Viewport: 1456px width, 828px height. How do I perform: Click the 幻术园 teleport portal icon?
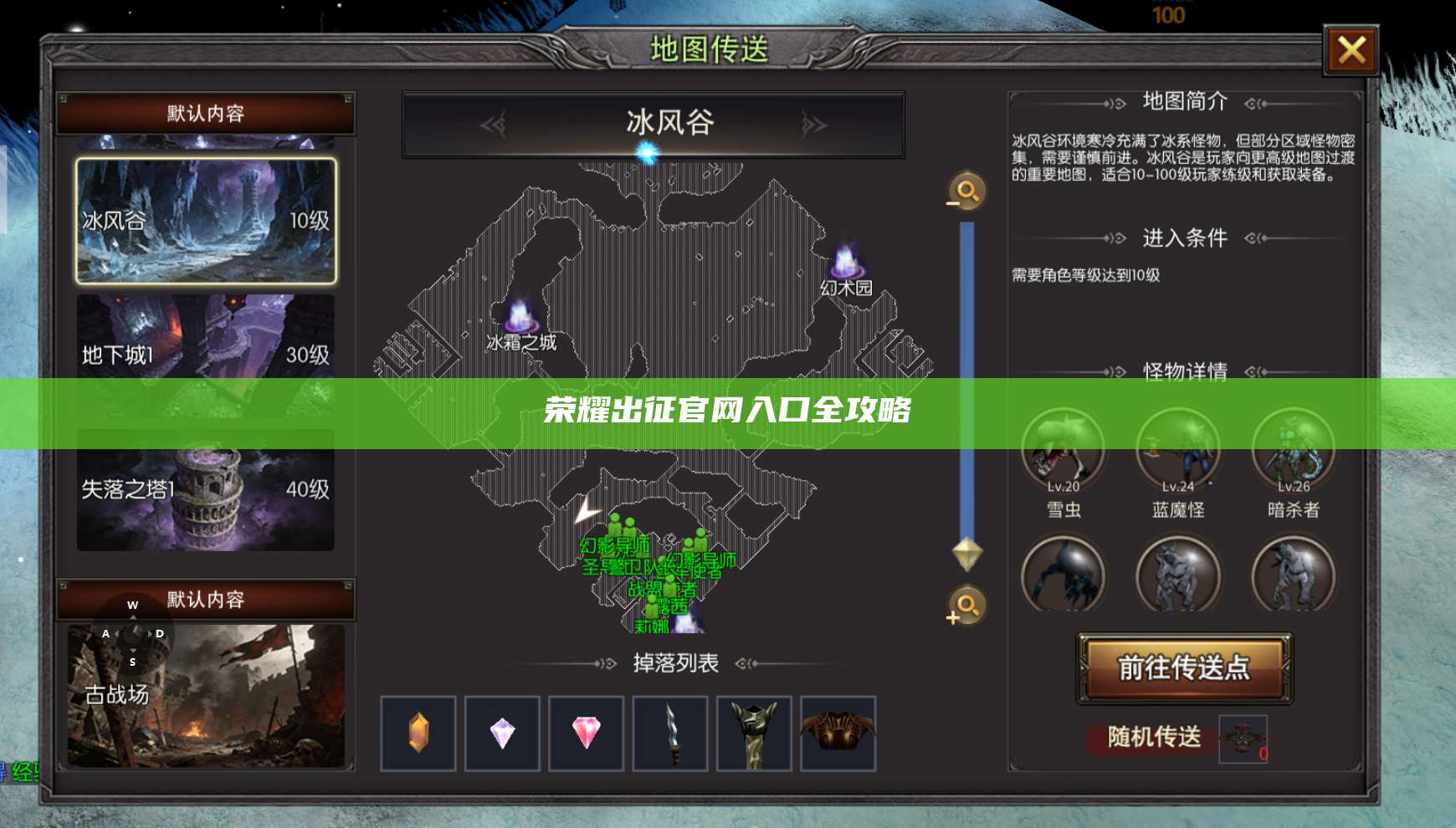845,263
